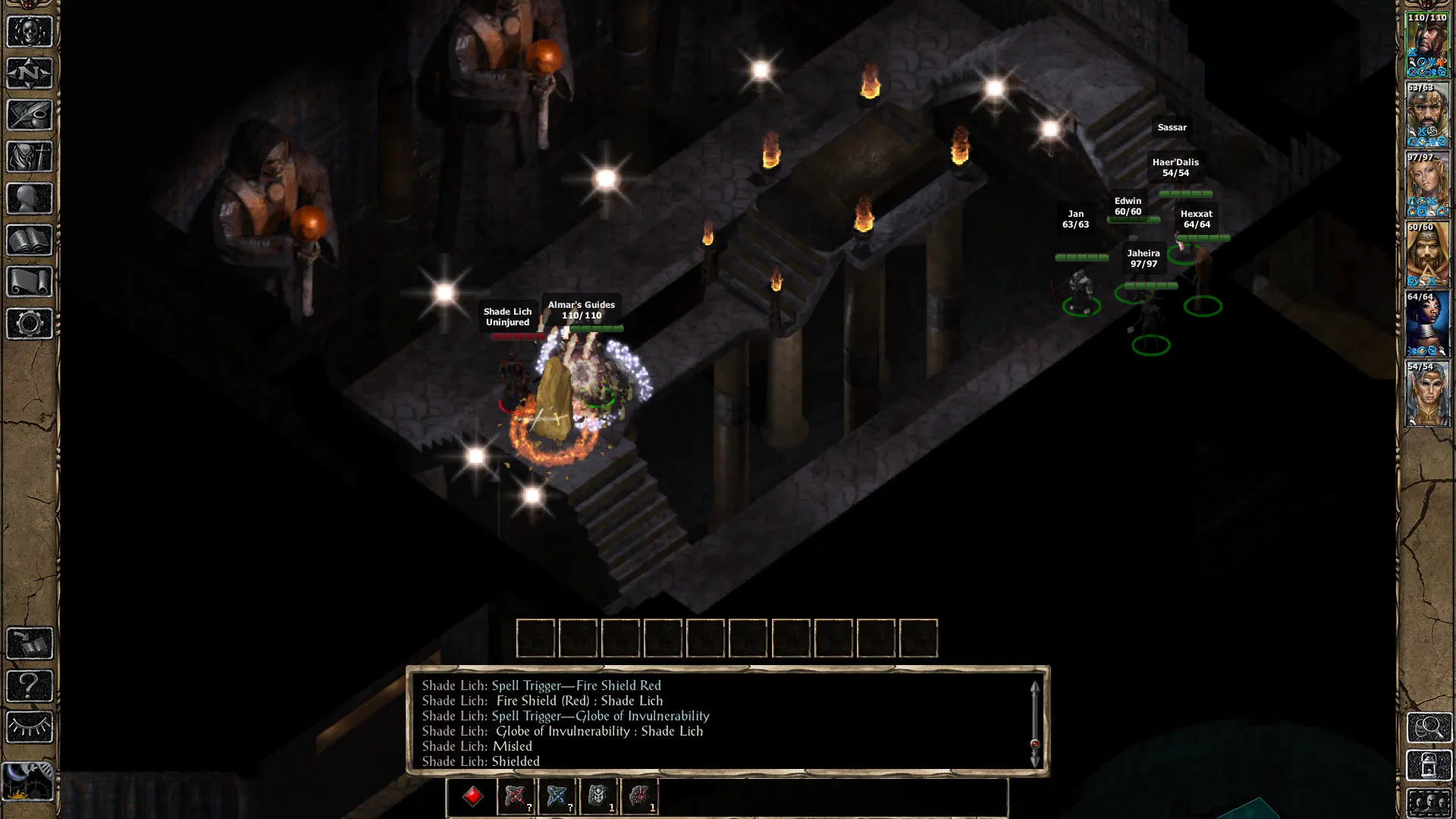Viewport: 1456px width, 819px height.
Task: Open the area map with the compass button
Action: coord(30,74)
